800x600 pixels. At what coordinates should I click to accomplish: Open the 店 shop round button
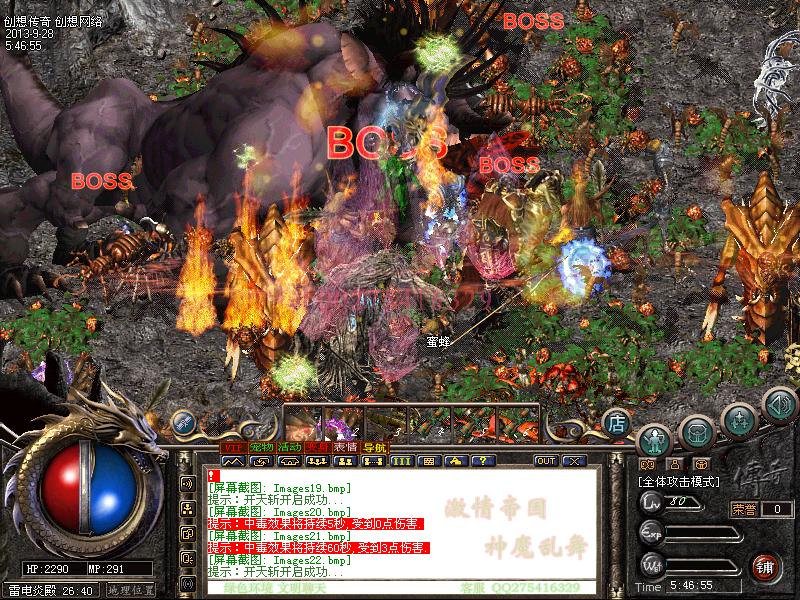click(x=616, y=422)
